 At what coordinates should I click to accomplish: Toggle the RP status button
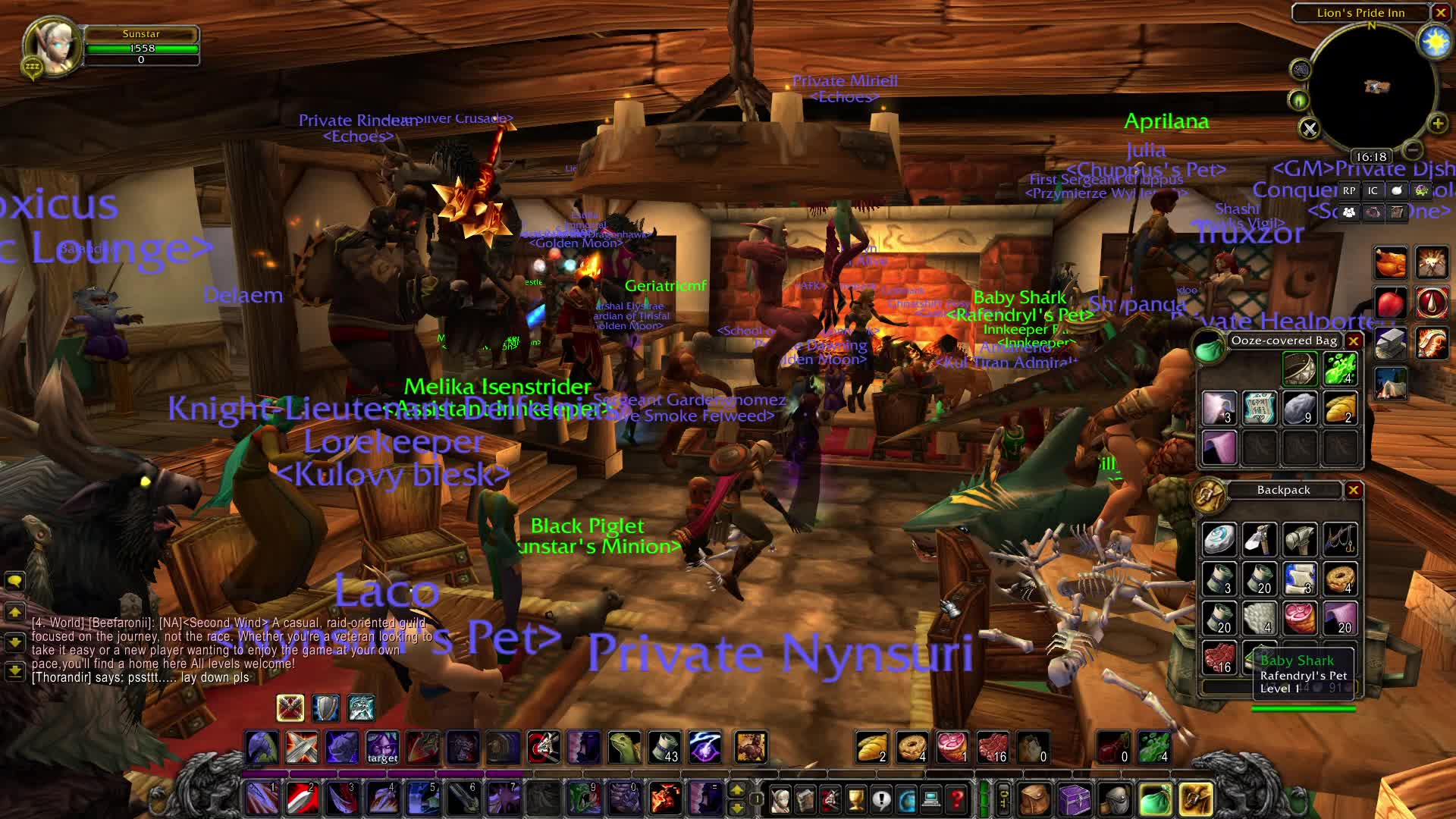click(x=1348, y=192)
